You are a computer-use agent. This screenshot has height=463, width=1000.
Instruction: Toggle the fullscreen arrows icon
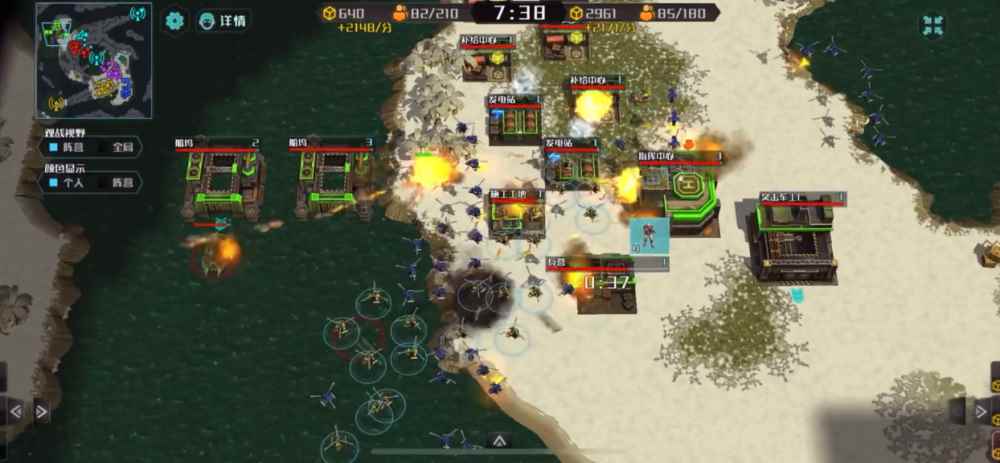coord(932,26)
